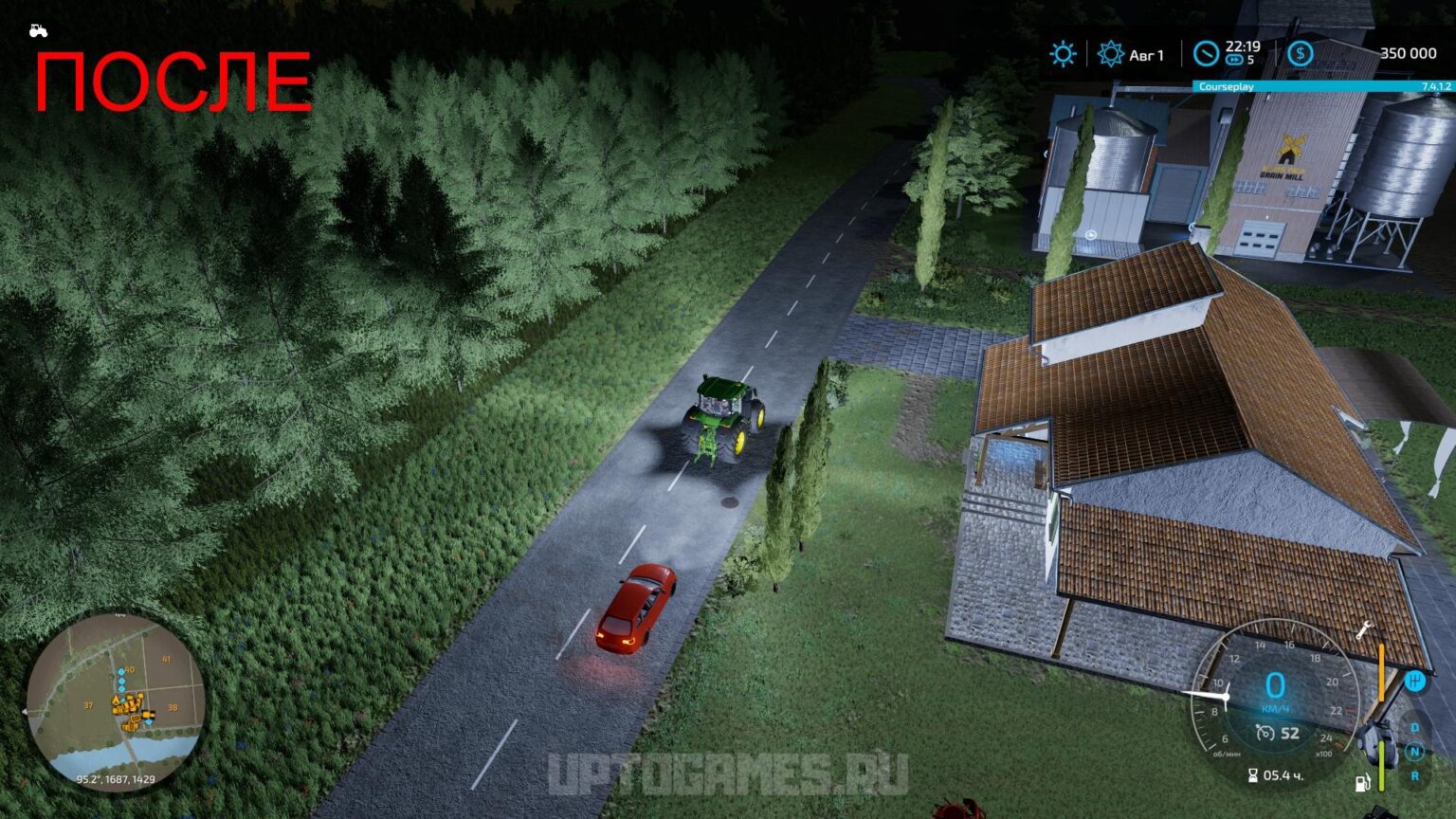Click the fuel pump icon

point(1363,782)
